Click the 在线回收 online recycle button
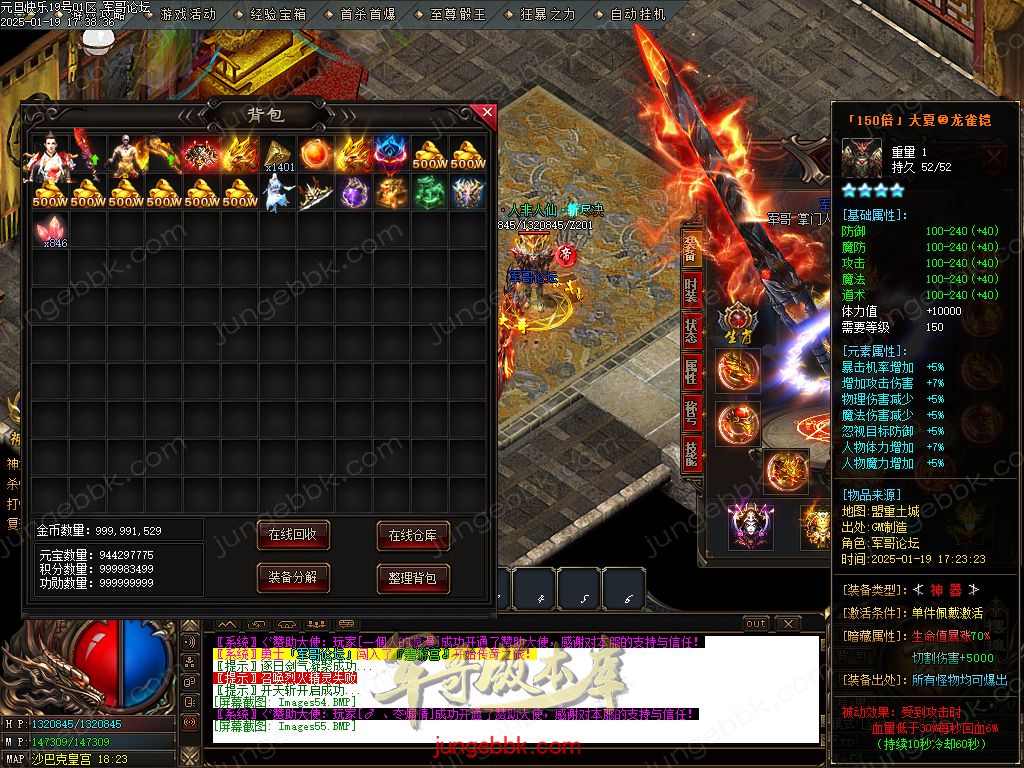 [292, 535]
